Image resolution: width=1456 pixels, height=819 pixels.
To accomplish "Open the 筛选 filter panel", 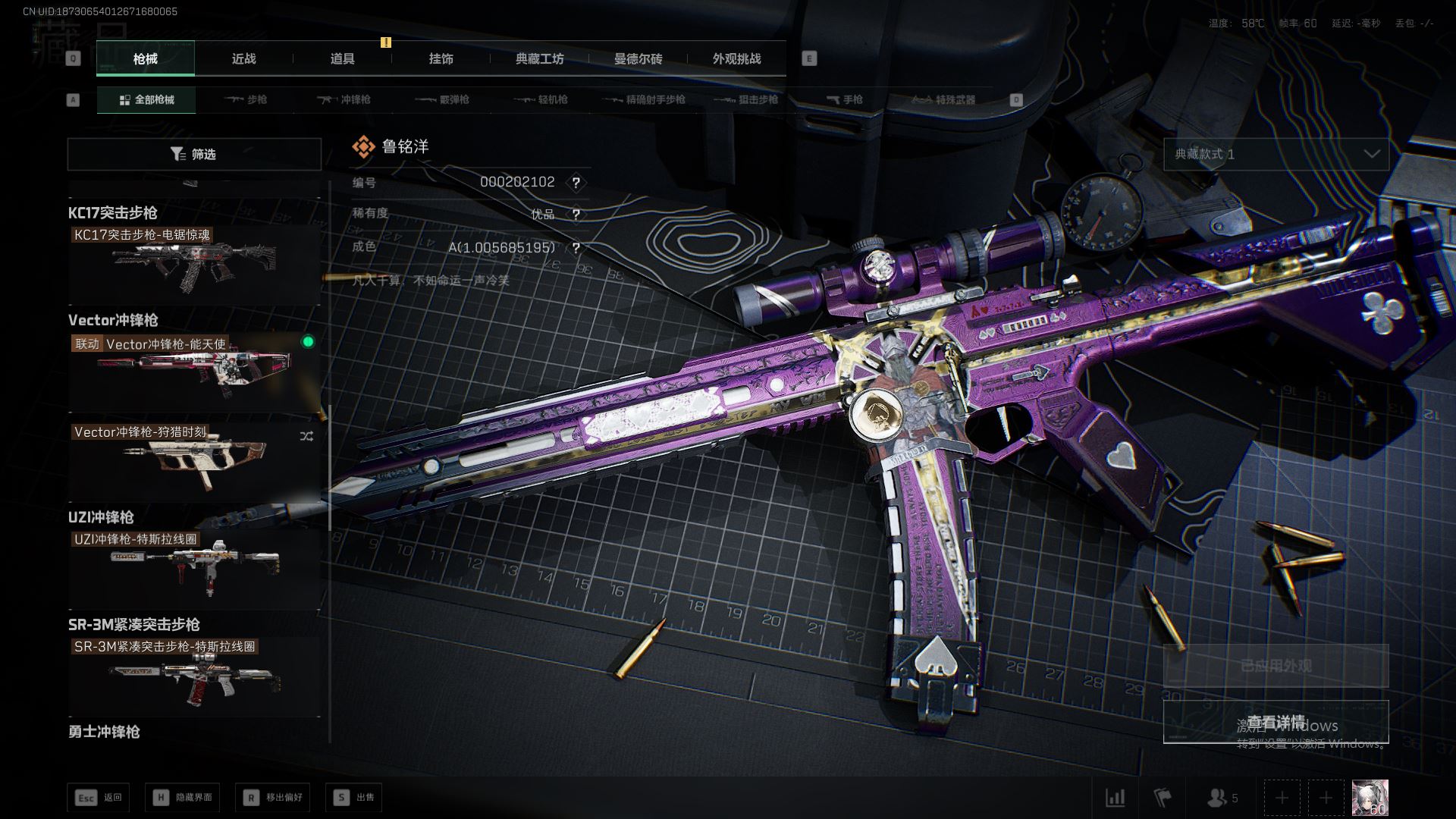I will click(x=194, y=154).
